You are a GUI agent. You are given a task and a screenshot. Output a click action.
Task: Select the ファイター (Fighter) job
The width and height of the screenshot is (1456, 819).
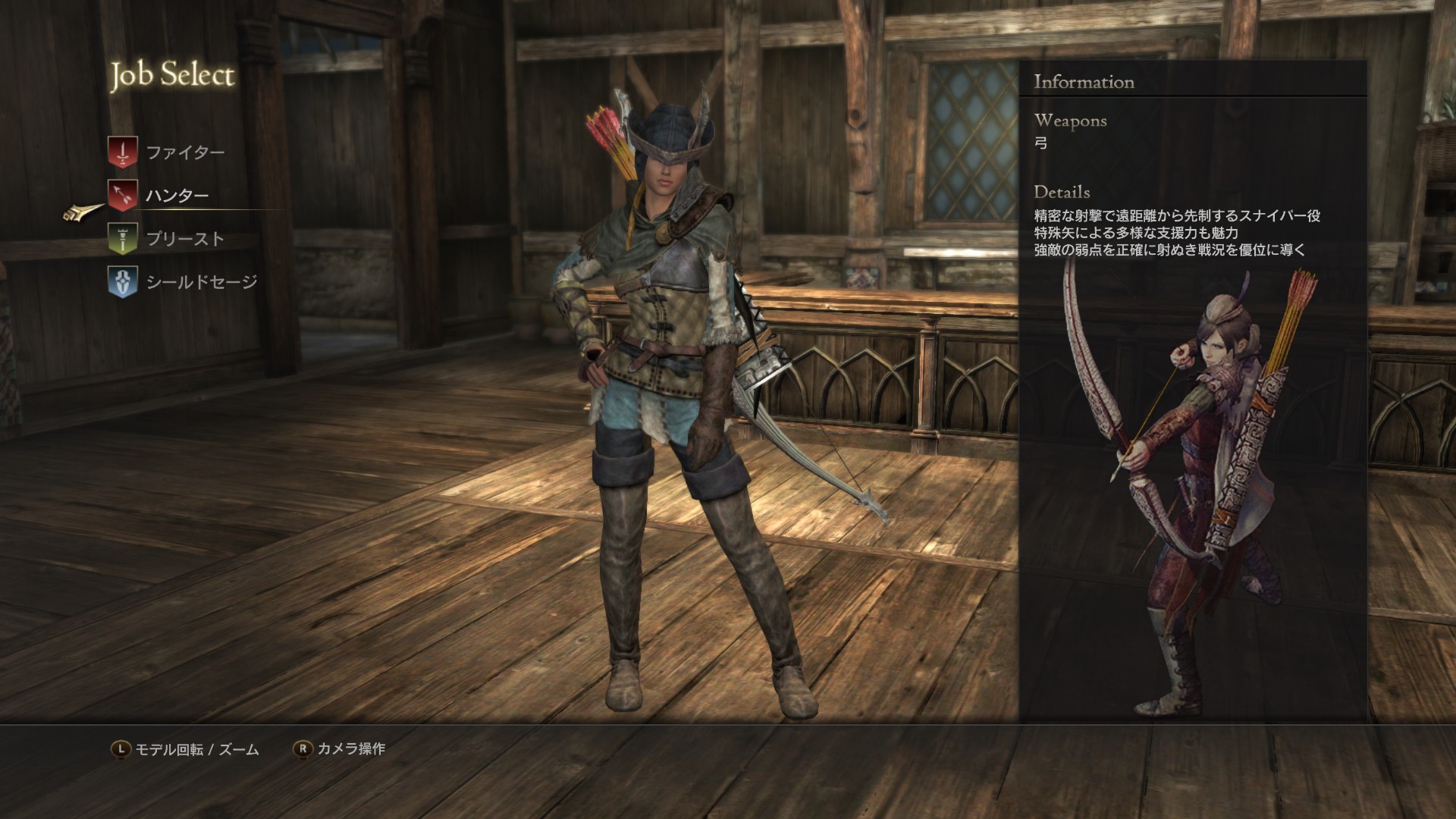184,152
